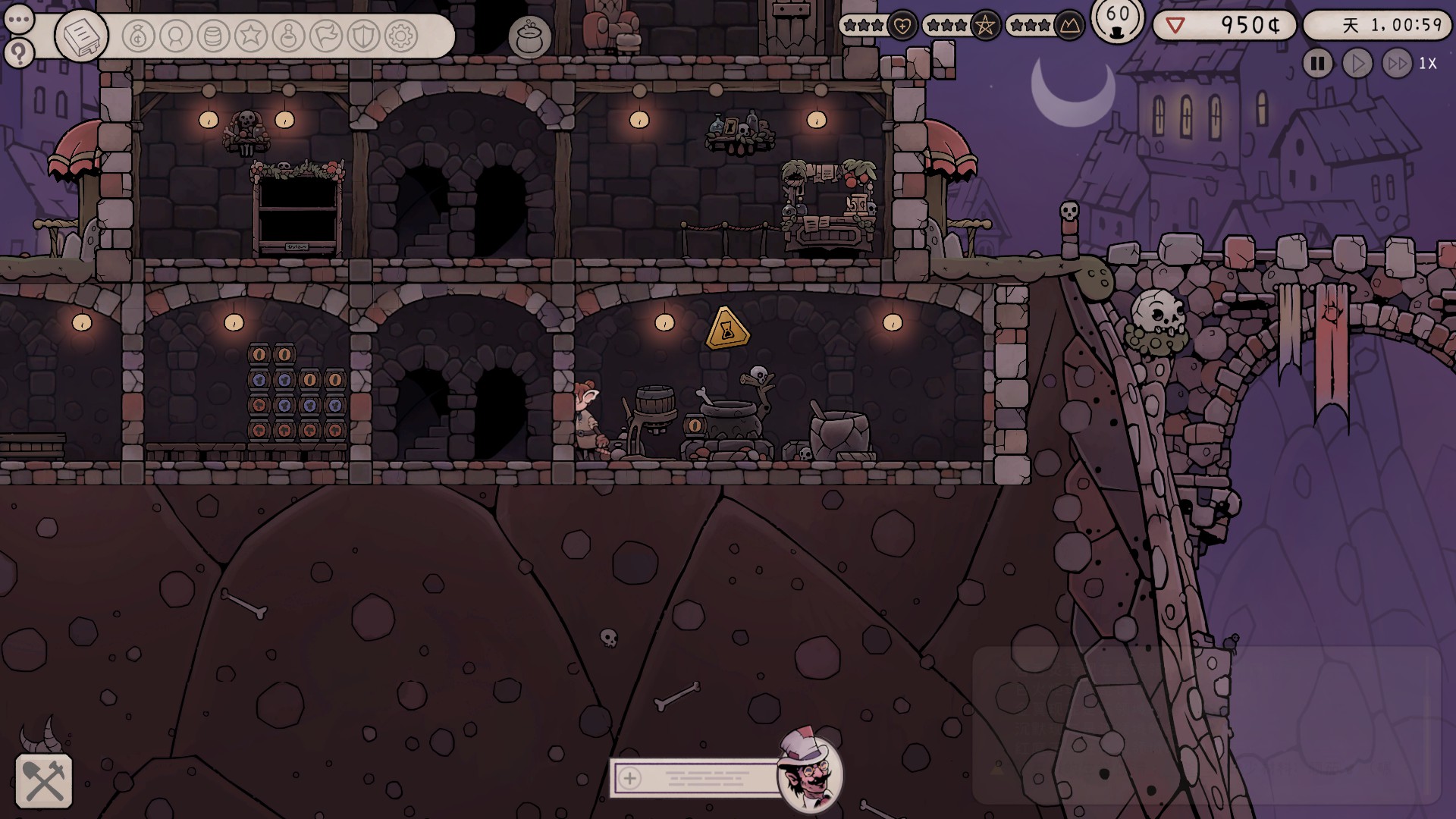Select the pentagram rating badge
1456x819 pixels.
pyautogui.click(x=985, y=26)
